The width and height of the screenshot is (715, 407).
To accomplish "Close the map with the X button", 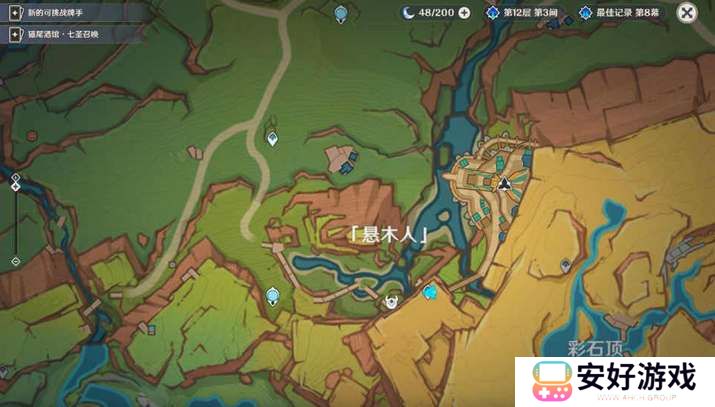I will (x=686, y=12).
